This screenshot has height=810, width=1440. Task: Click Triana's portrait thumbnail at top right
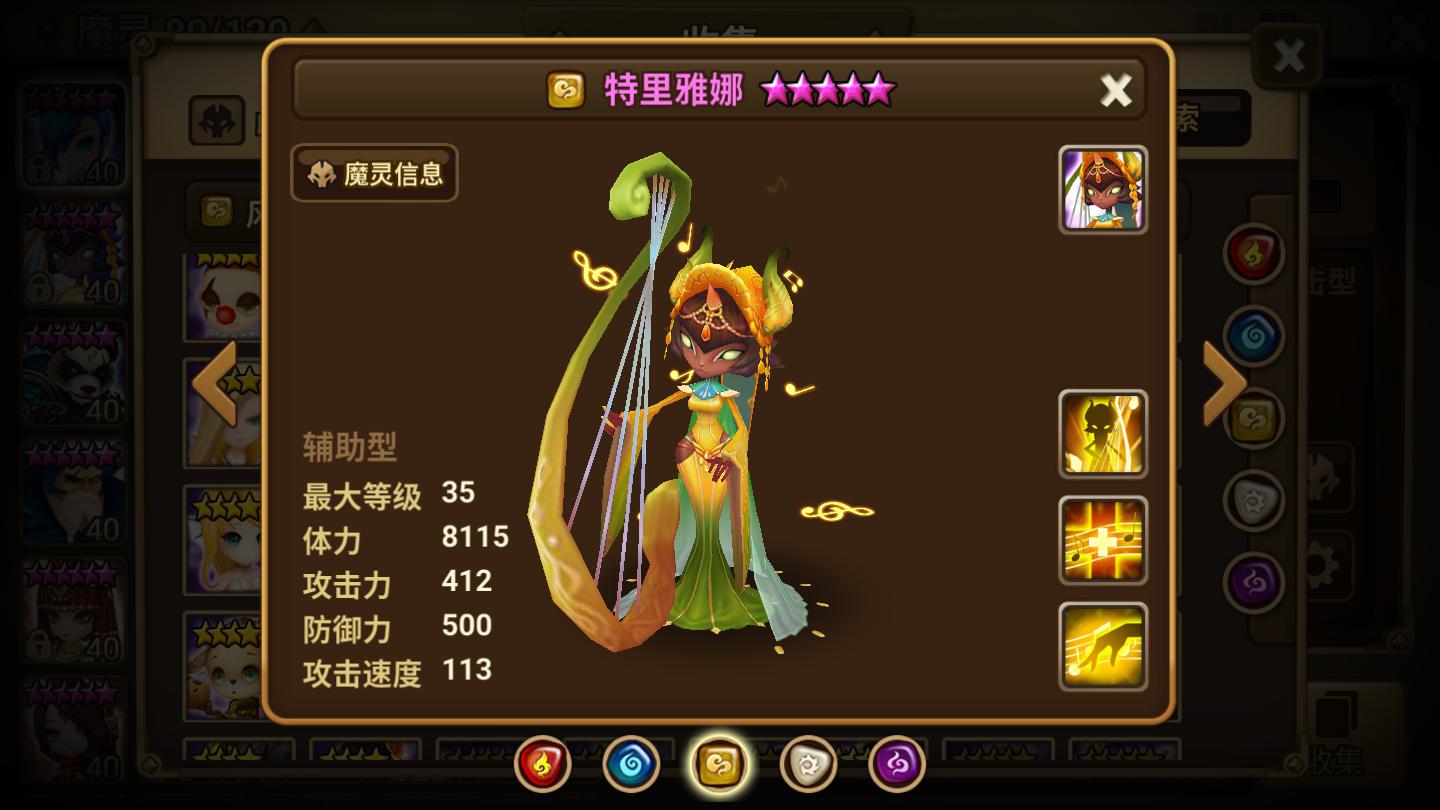1102,189
